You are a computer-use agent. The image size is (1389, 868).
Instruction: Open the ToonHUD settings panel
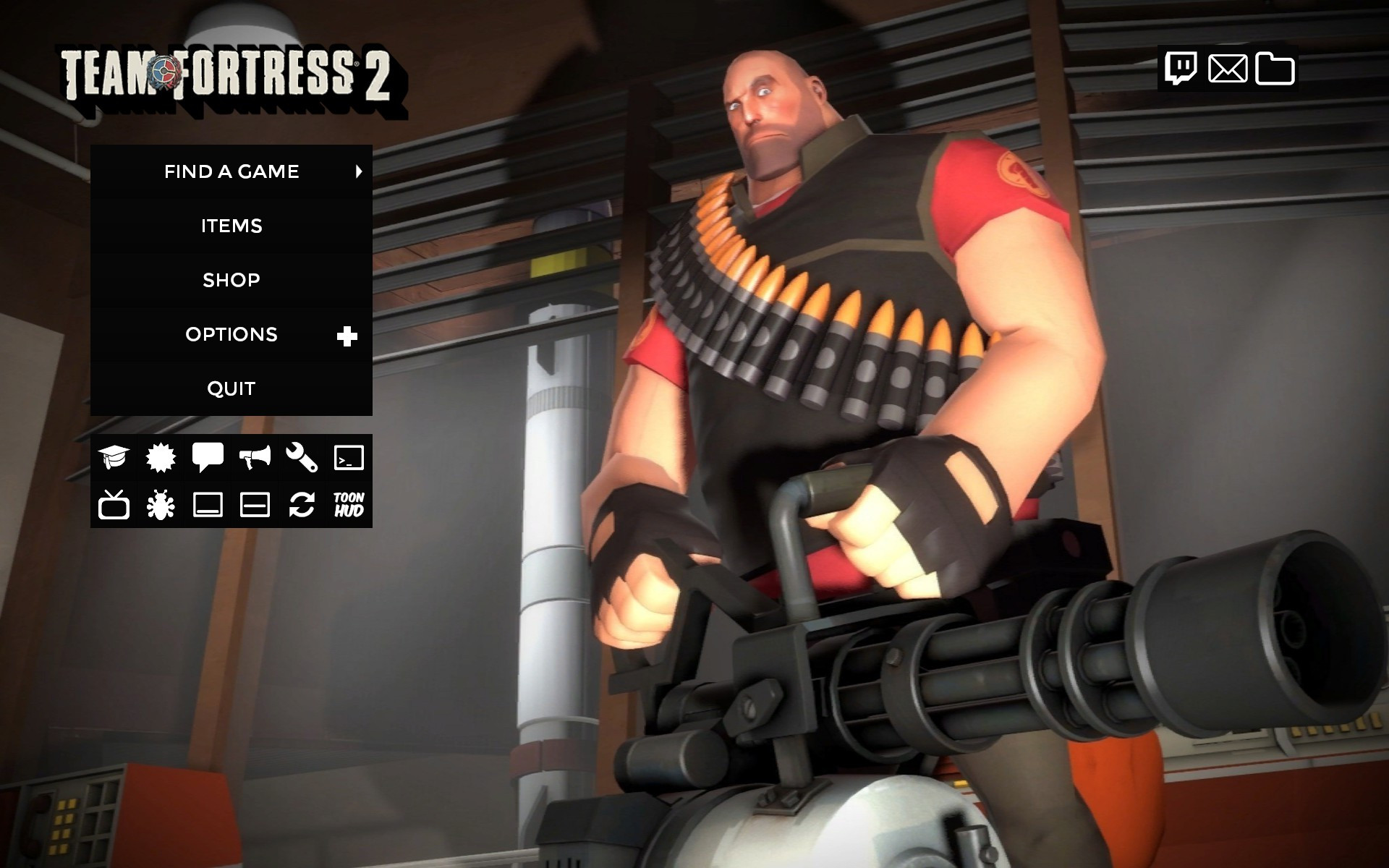pos(349,505)
